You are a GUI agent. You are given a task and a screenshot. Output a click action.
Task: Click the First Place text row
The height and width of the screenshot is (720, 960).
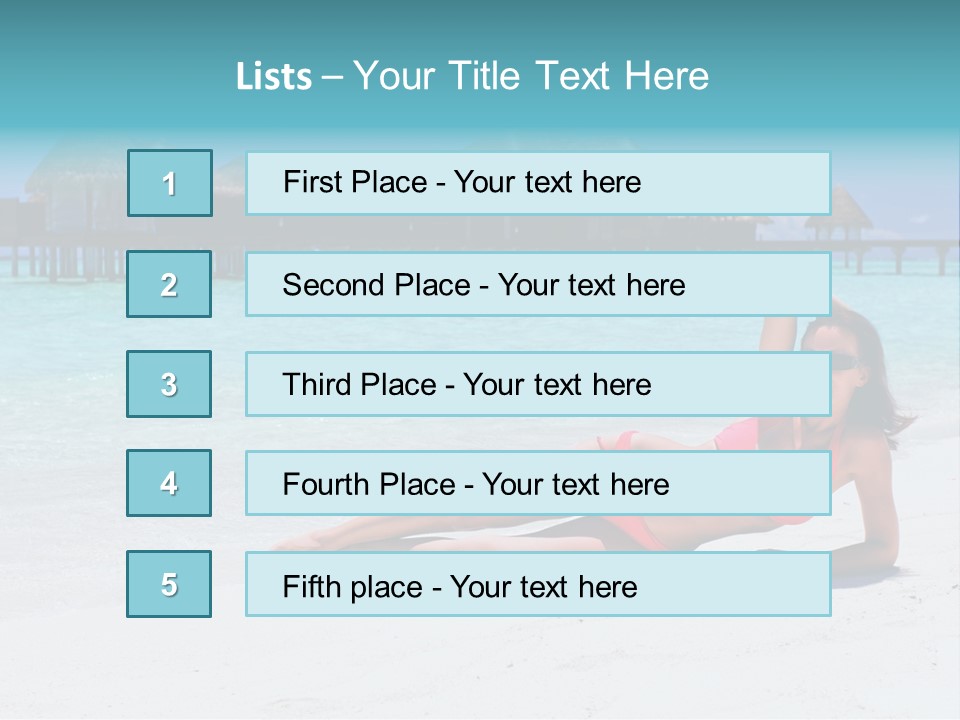point(538,183)
